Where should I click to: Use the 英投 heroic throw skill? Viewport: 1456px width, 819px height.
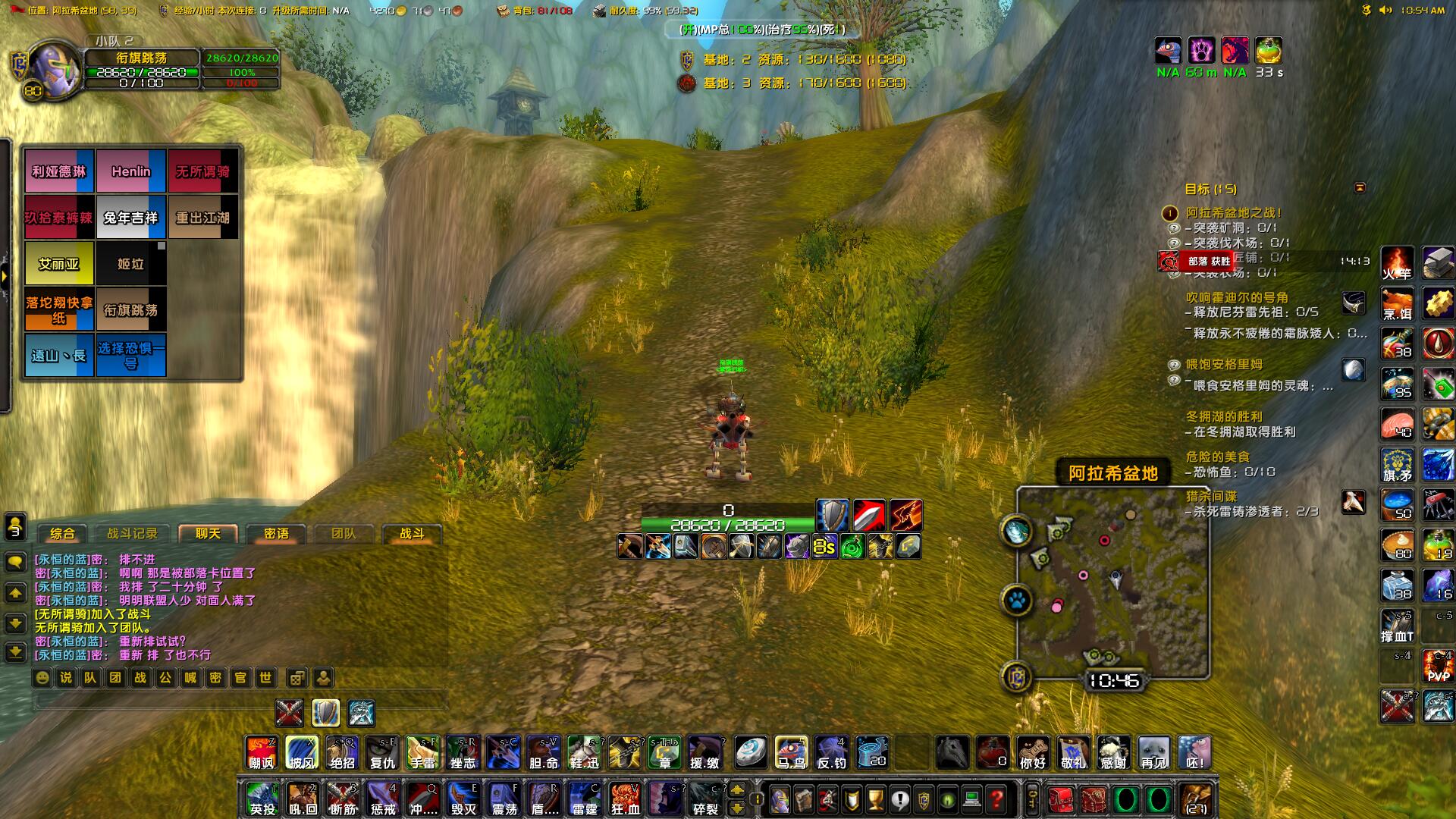(x=262, y=799)
